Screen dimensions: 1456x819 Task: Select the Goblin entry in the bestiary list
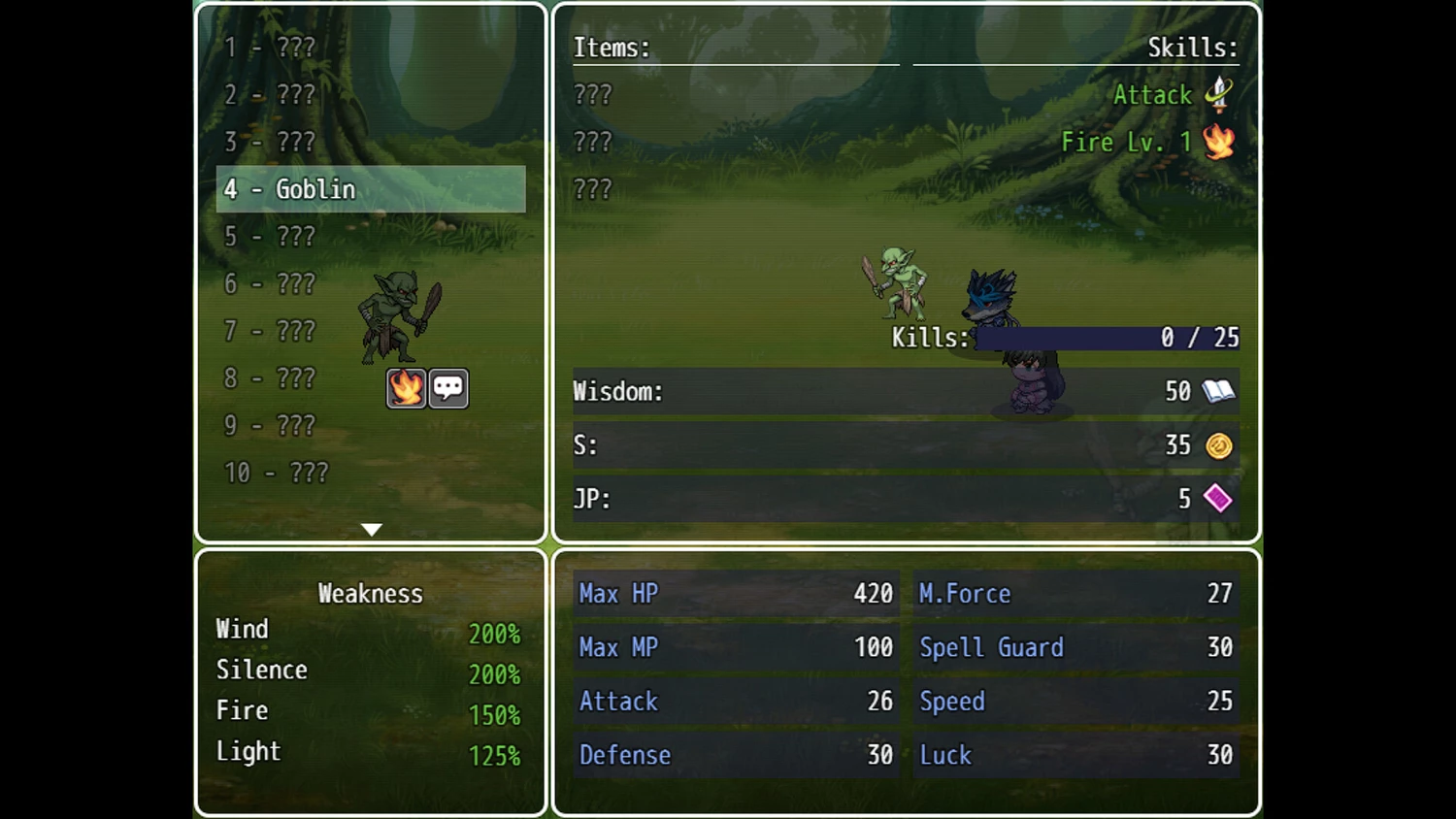click(x=370, y=189)
